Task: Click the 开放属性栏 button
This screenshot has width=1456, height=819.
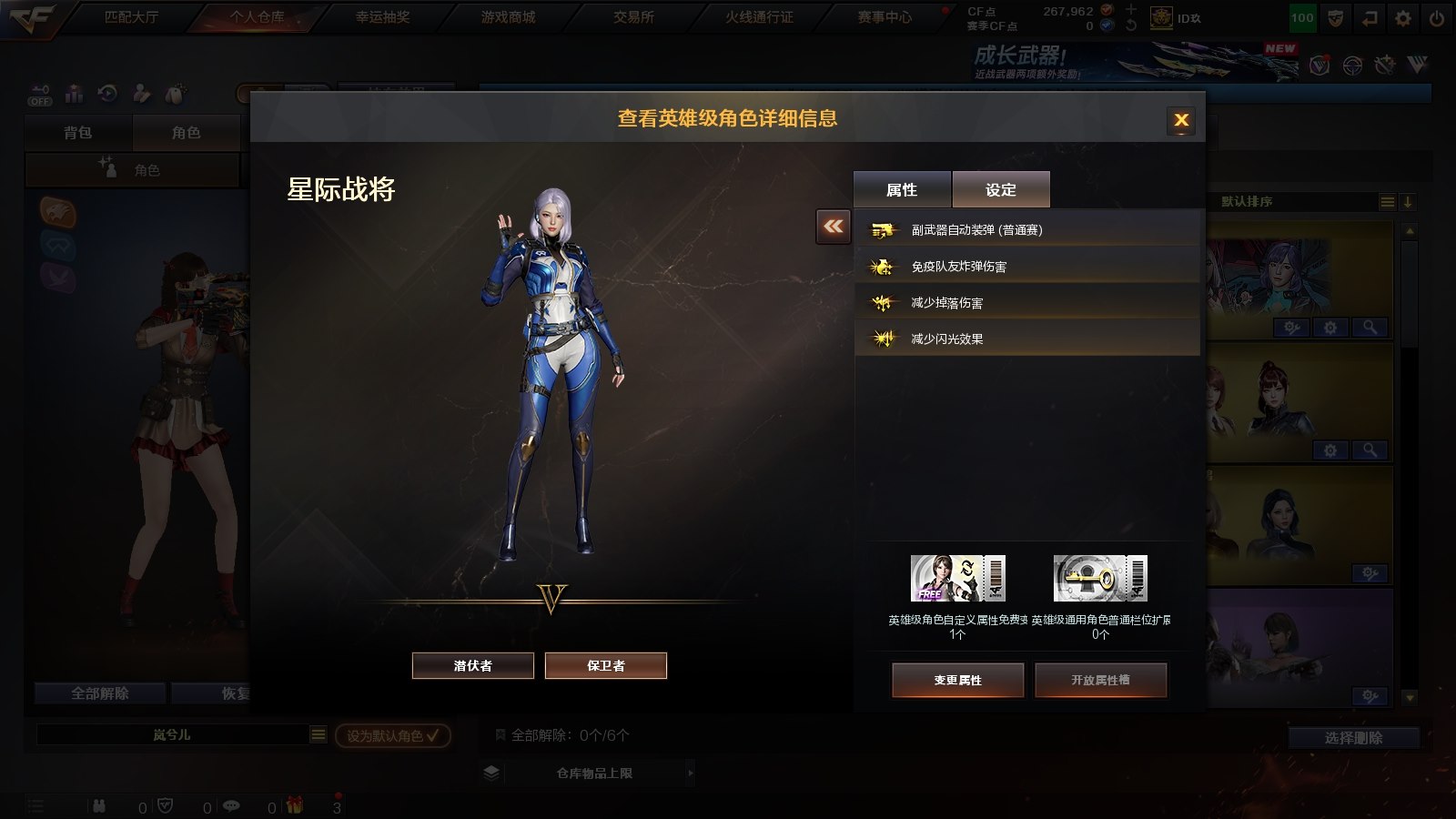Action: click(x=1100, y=680)
